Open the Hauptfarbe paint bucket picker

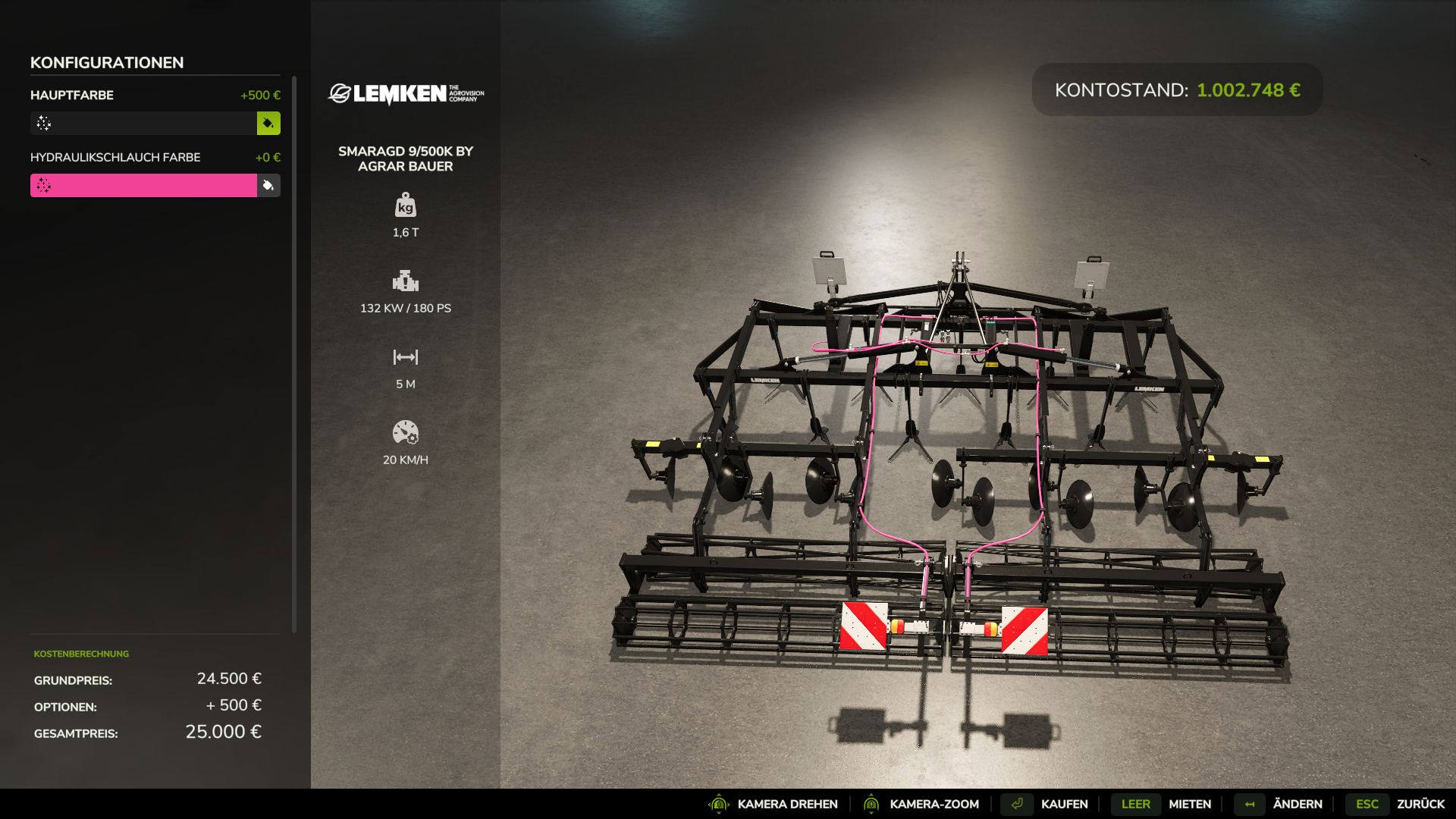(x=268, y=123)
